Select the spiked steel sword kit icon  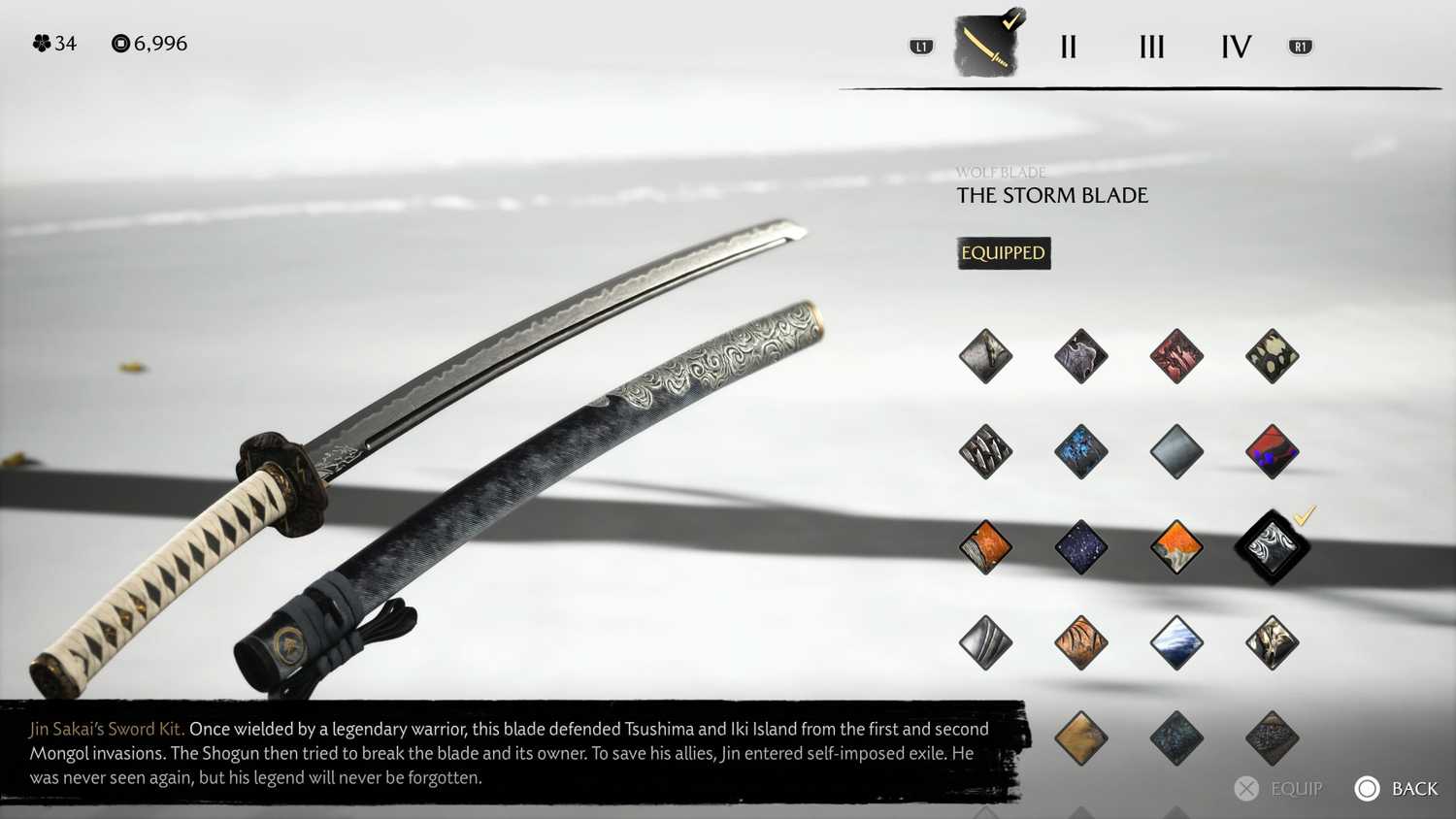click(x=985, y=451)
